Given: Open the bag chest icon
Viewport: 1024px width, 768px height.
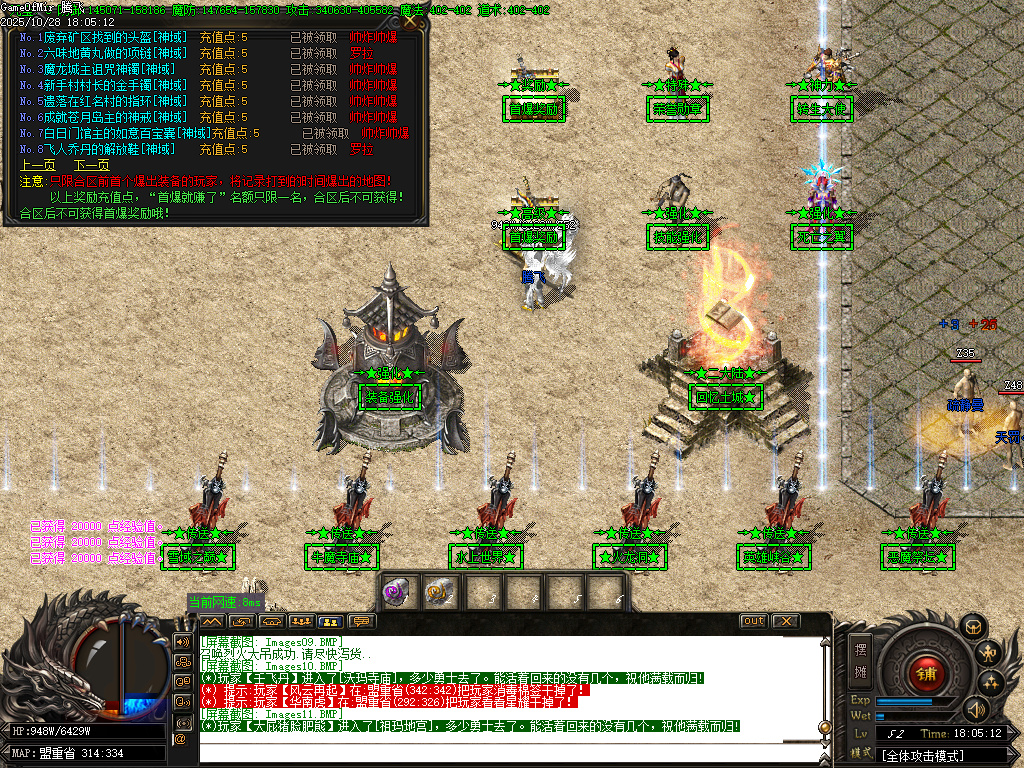Looking at the screenshot, I should pyautogui.click(x=971, y=627).
